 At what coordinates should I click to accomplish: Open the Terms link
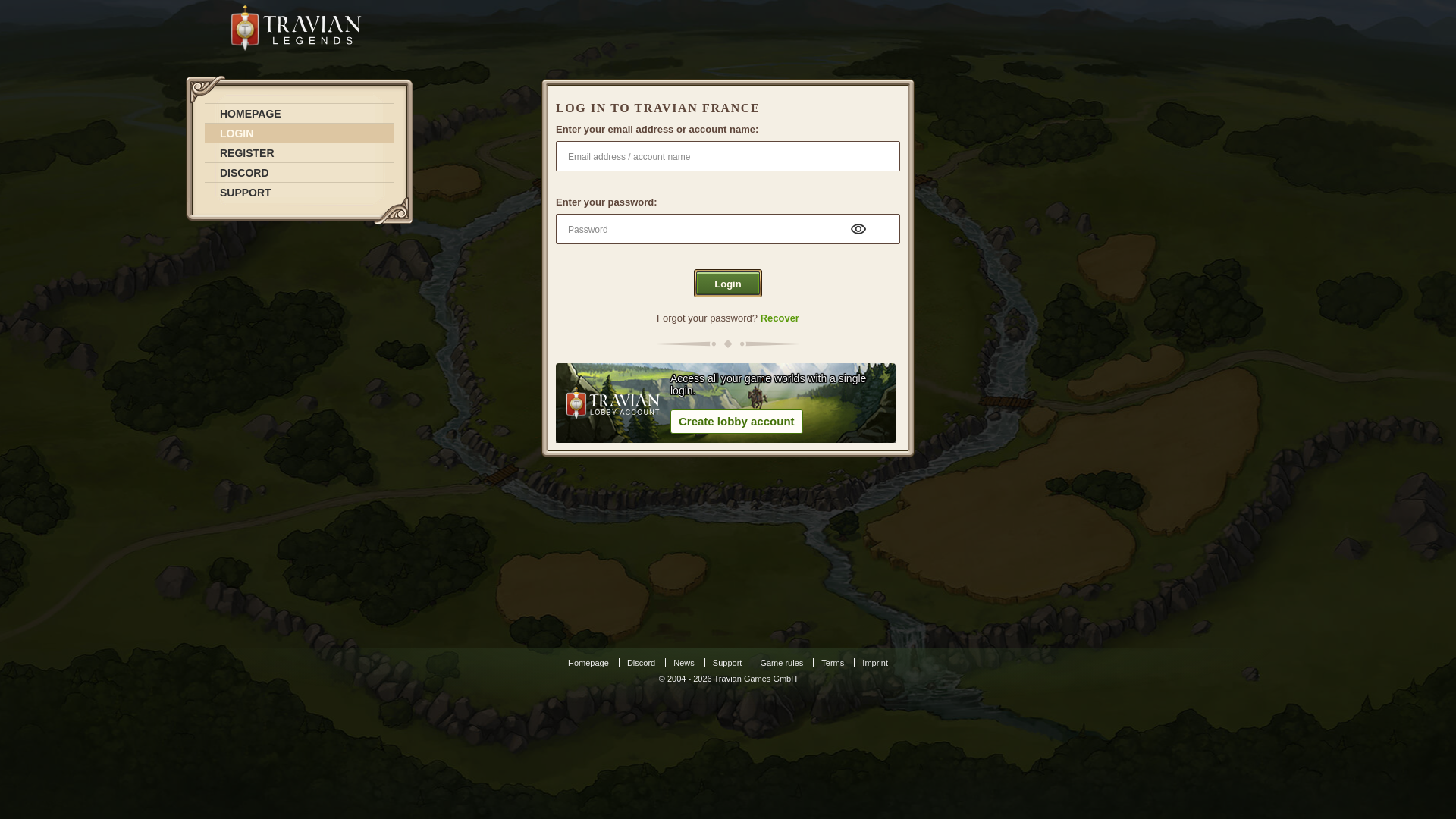(x=832, y=663)
